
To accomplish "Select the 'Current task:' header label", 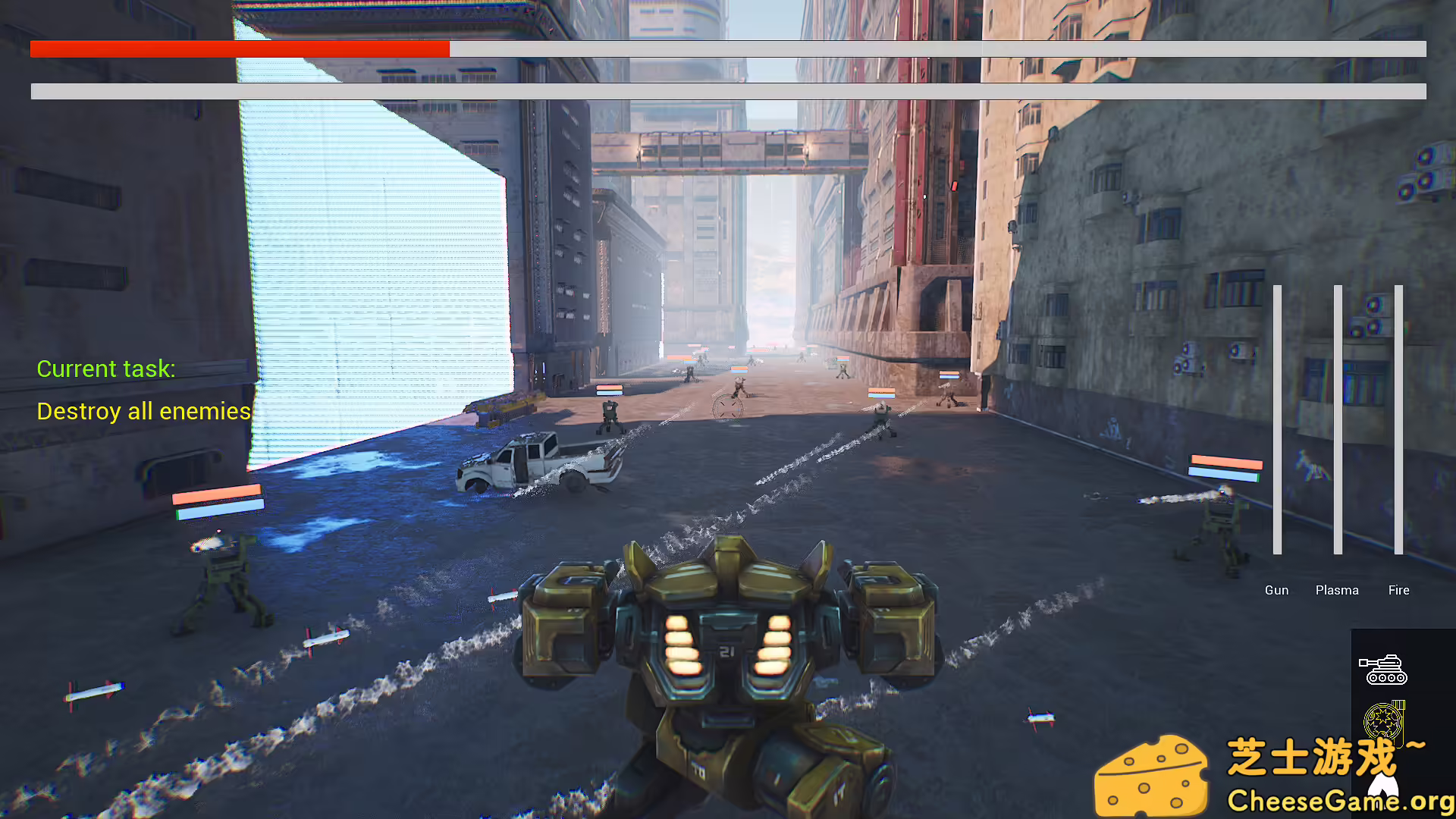I will [106, 369].
